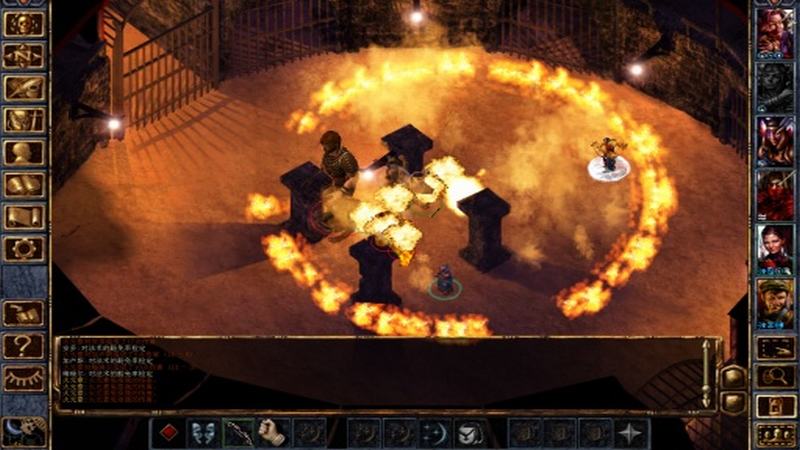Open the mage spellbook
Screen dimensions: 800x450
23,184
